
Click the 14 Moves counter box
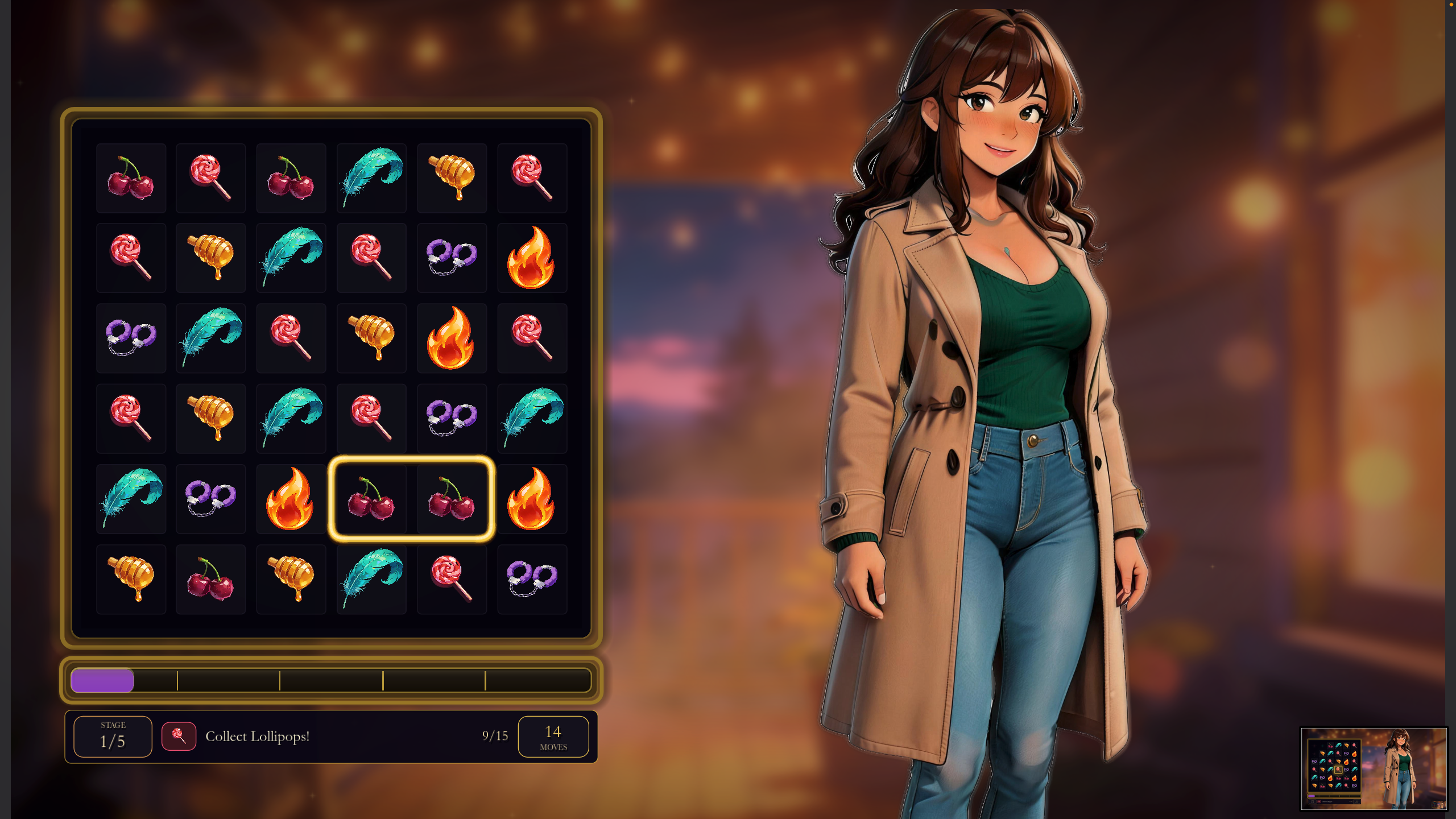[x=555, y=735]
